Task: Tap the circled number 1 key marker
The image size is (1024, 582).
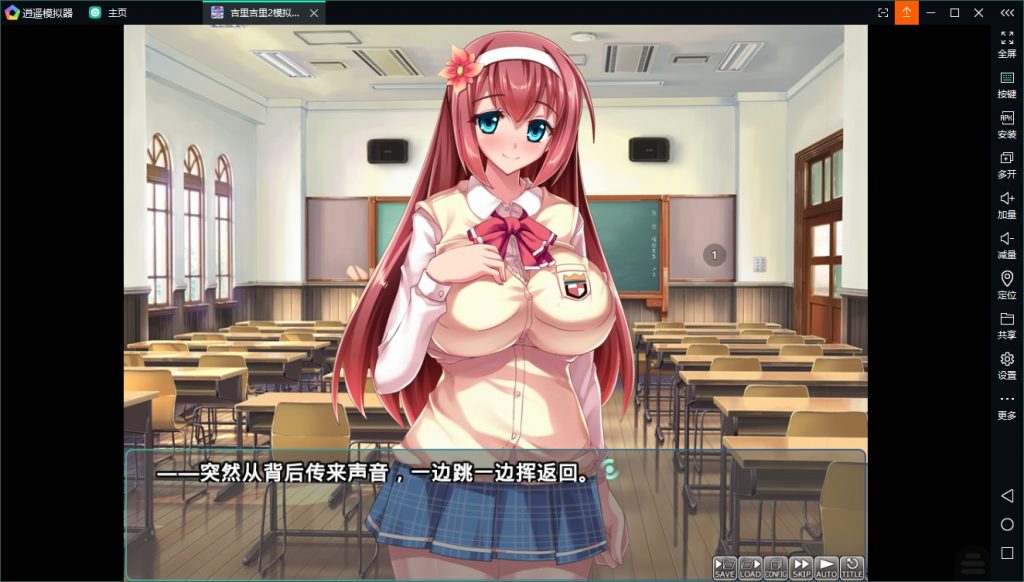Action: coord(714,255)
